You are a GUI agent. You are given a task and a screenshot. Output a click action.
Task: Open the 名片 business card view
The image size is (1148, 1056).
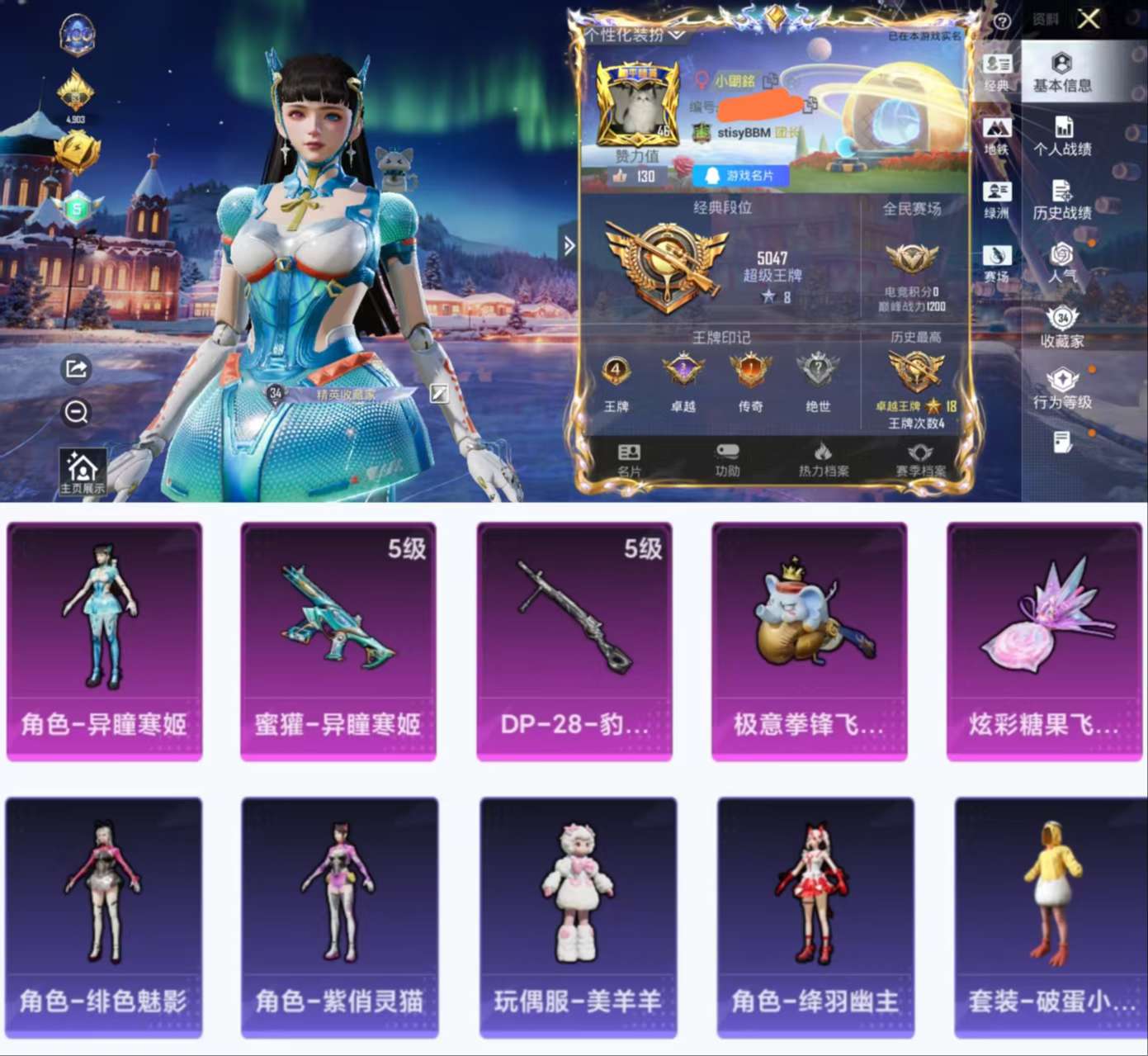[629, 458]
